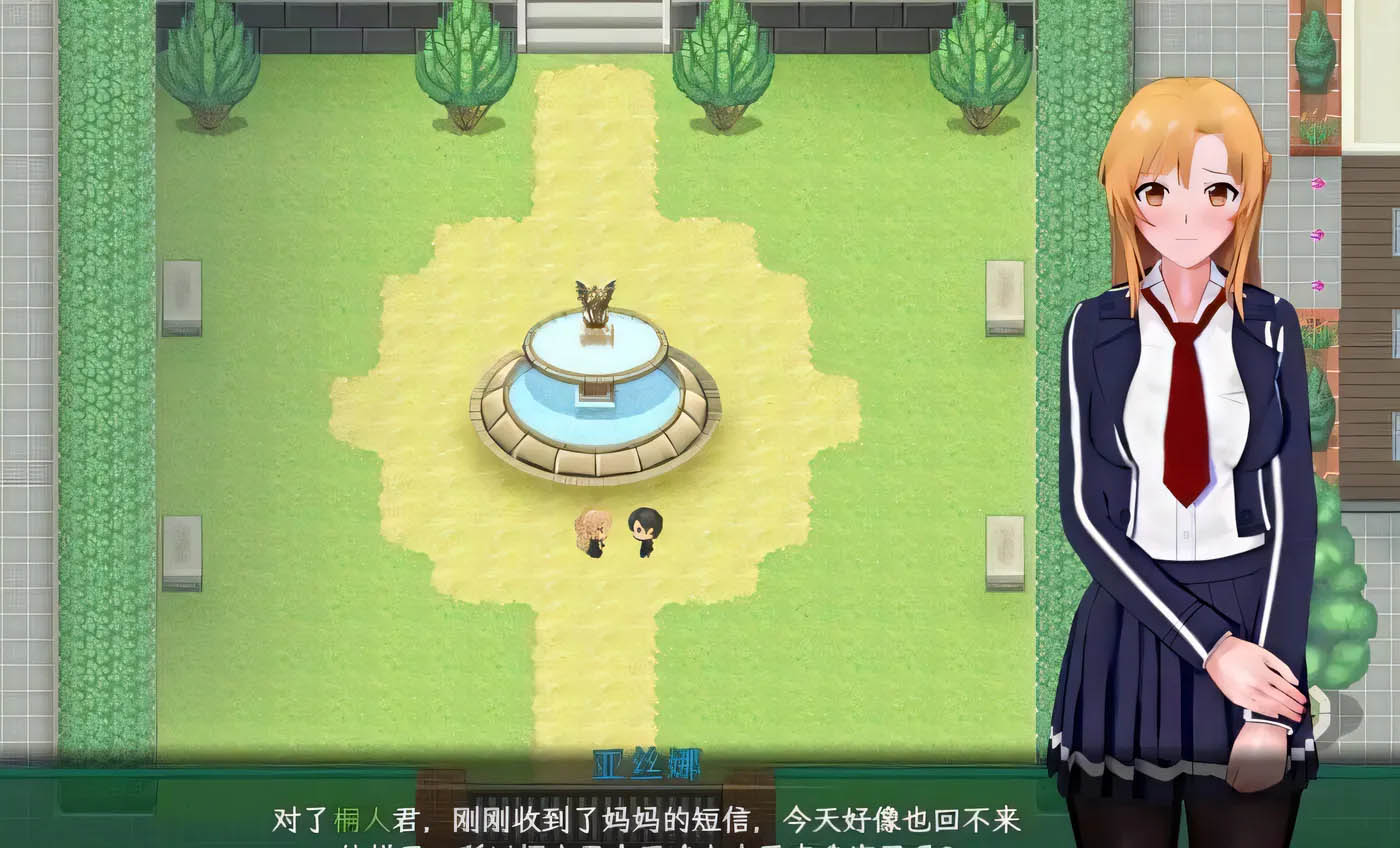Collect the upper pink arrow pickup on the path
Viewport: 1400px width, 848px height.
[1318, 184]
